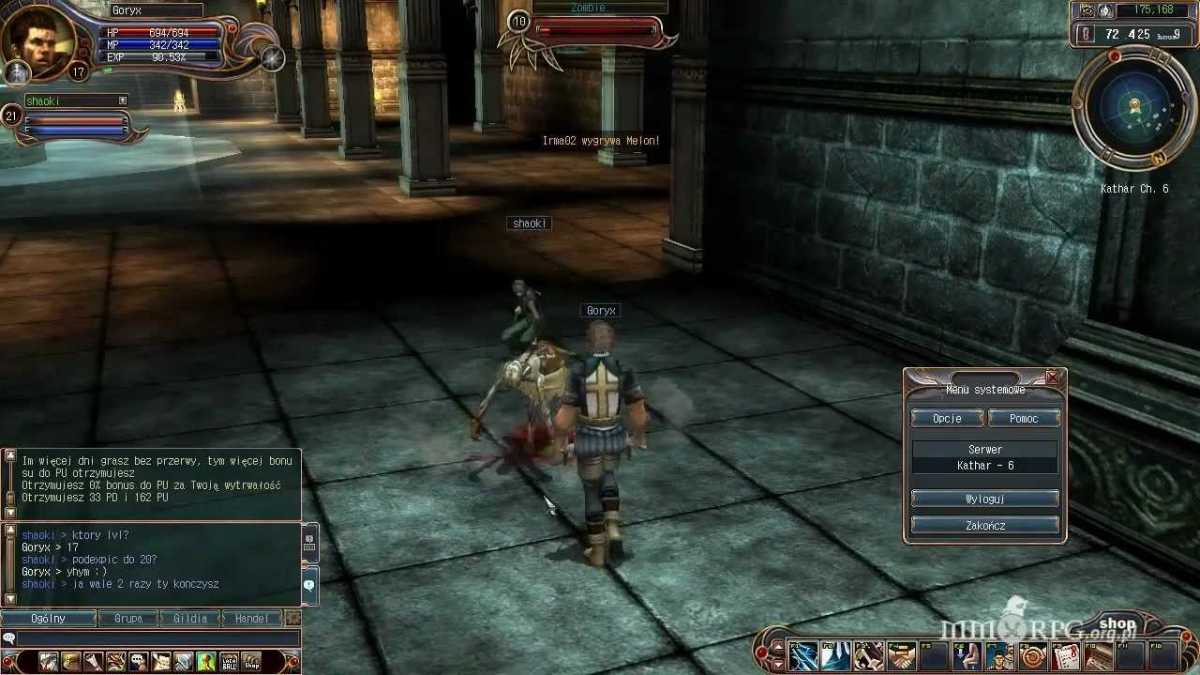The image size is (1200, 675).
Task: Close the Menu systemowe window
Action: (x=1051, y=377)
